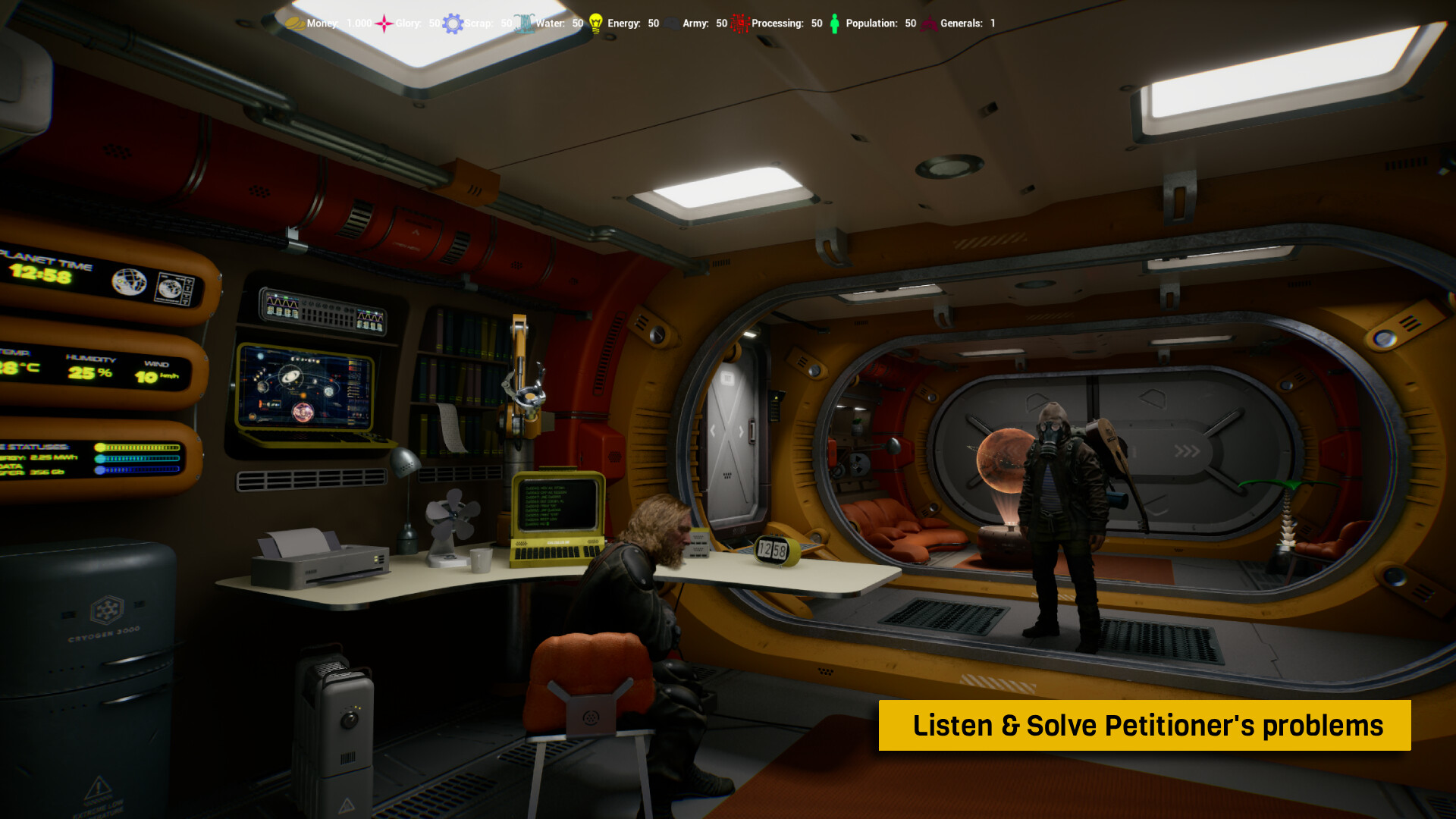Click the Energy lightbulb icon
The height and width of the screenshot is (819, 1456).
(596, 24)
